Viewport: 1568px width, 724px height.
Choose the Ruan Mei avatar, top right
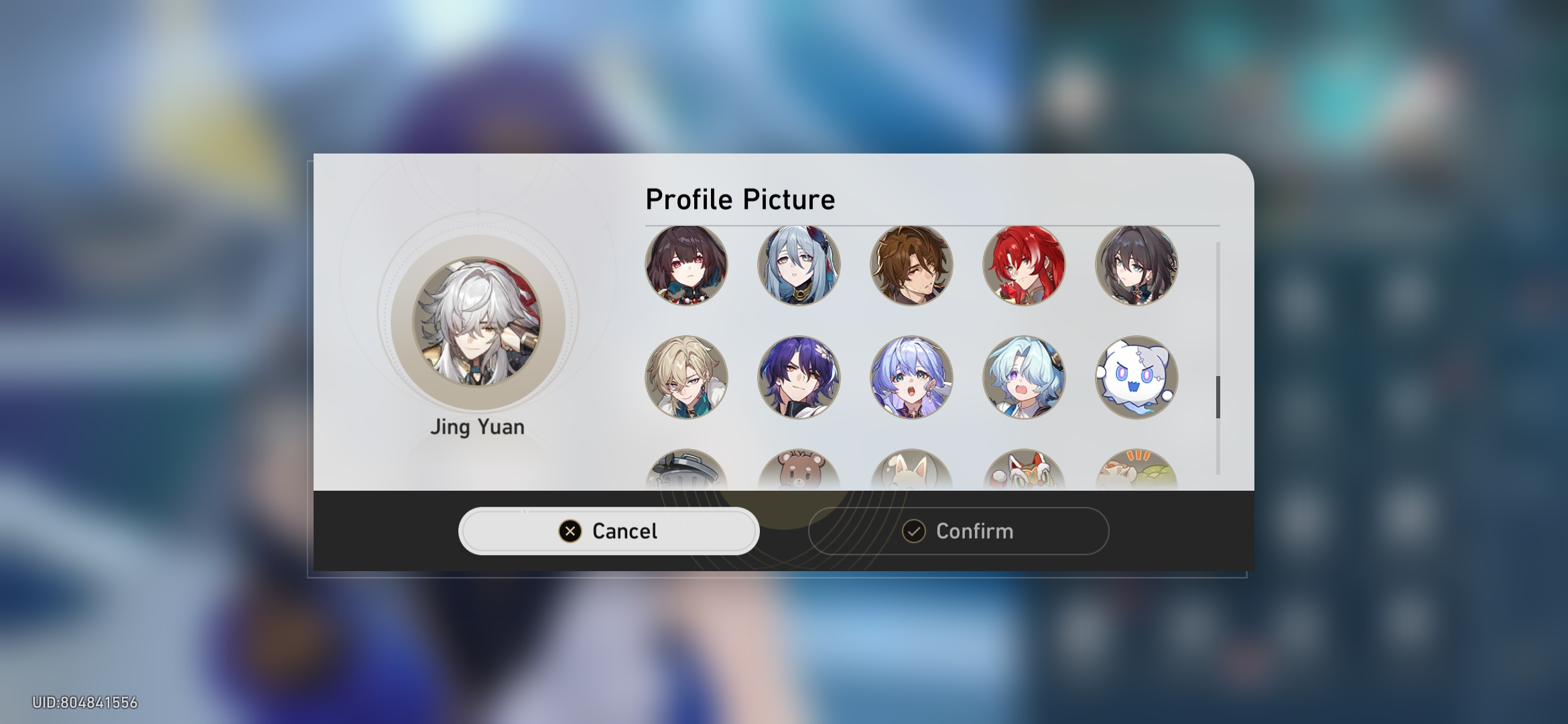pyautogui.click(x=1137, y=264)
